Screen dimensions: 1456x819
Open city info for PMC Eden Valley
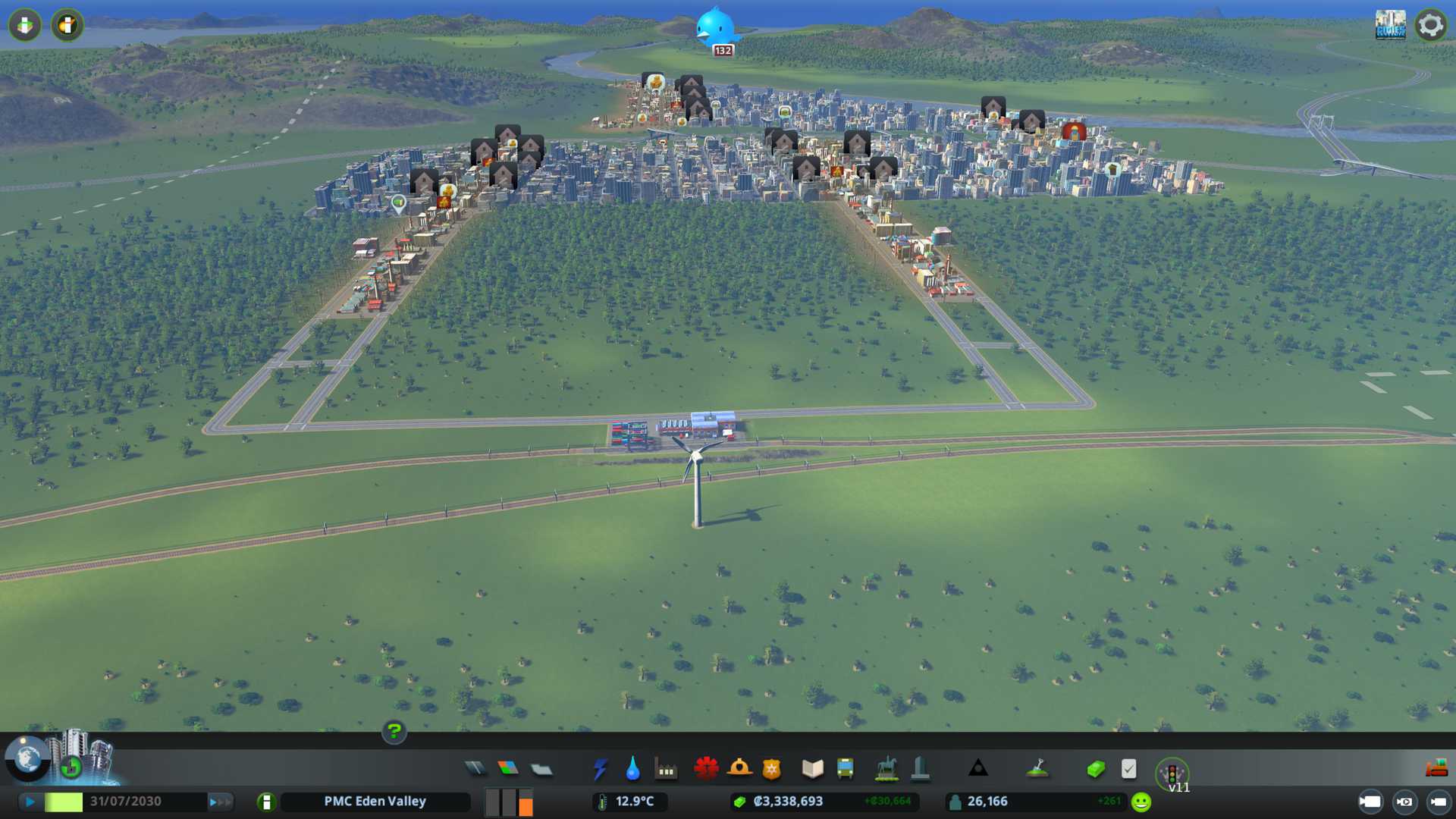(x=375, y=802)
